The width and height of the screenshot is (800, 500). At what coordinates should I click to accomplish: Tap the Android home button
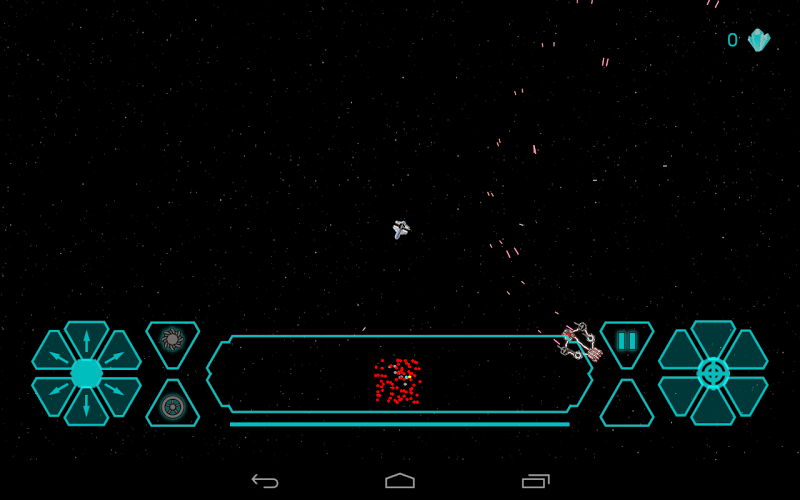coord(400,481)
